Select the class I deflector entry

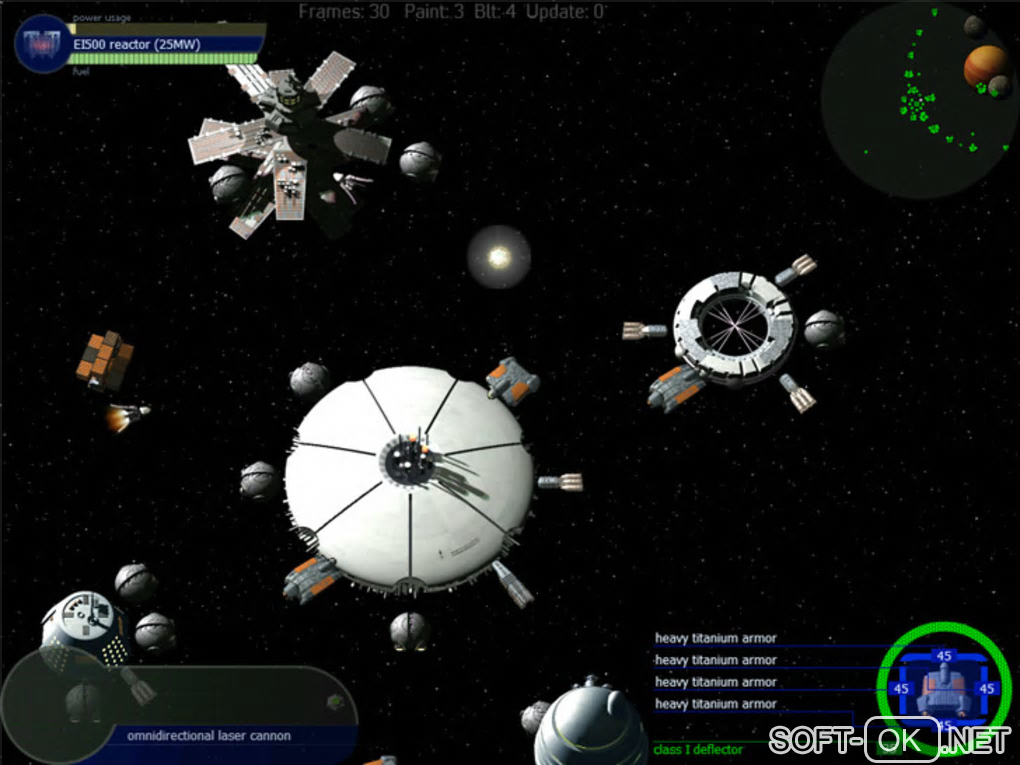click(698, 749)
